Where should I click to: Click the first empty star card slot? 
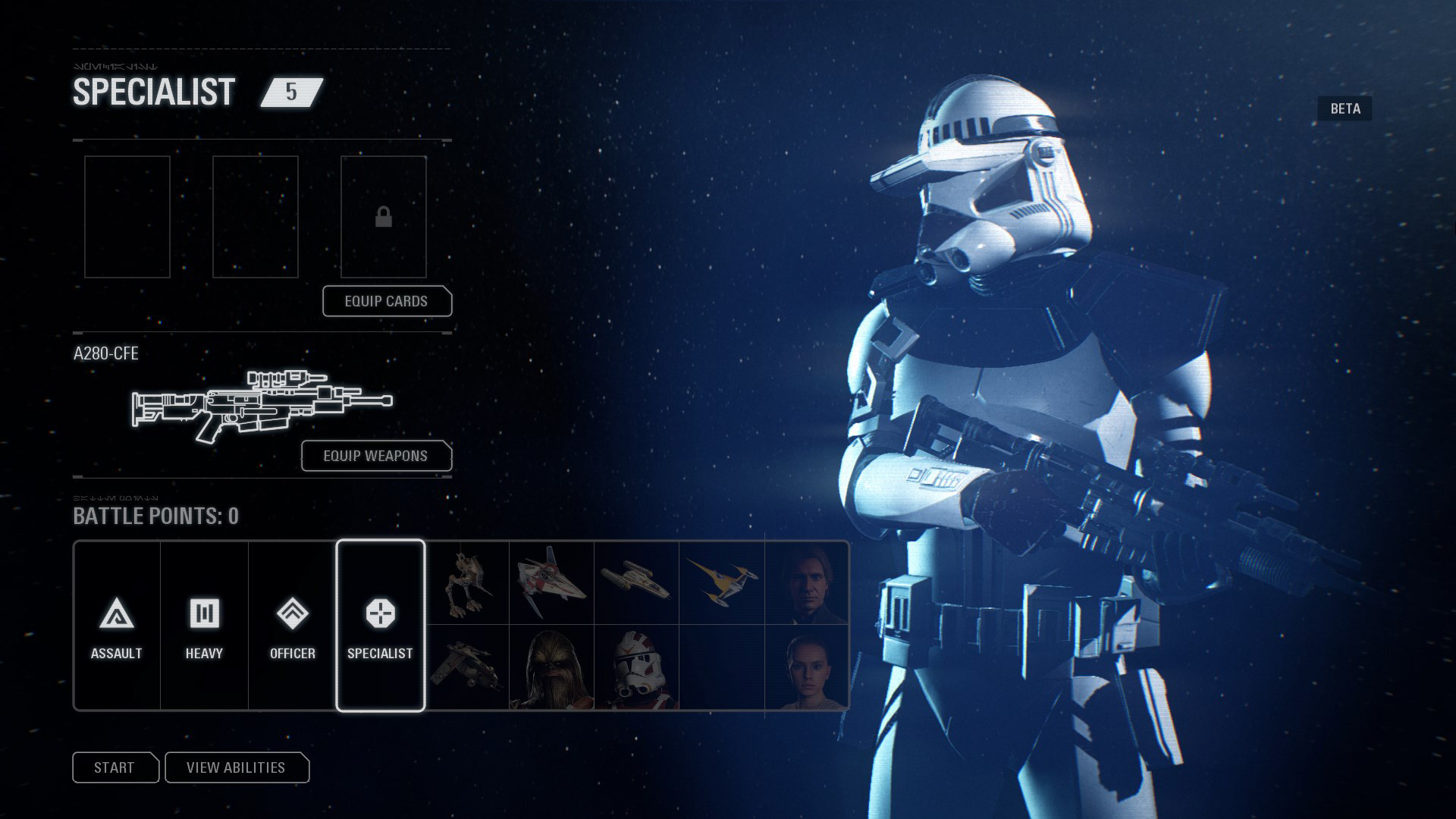click(x=127, y=217)
